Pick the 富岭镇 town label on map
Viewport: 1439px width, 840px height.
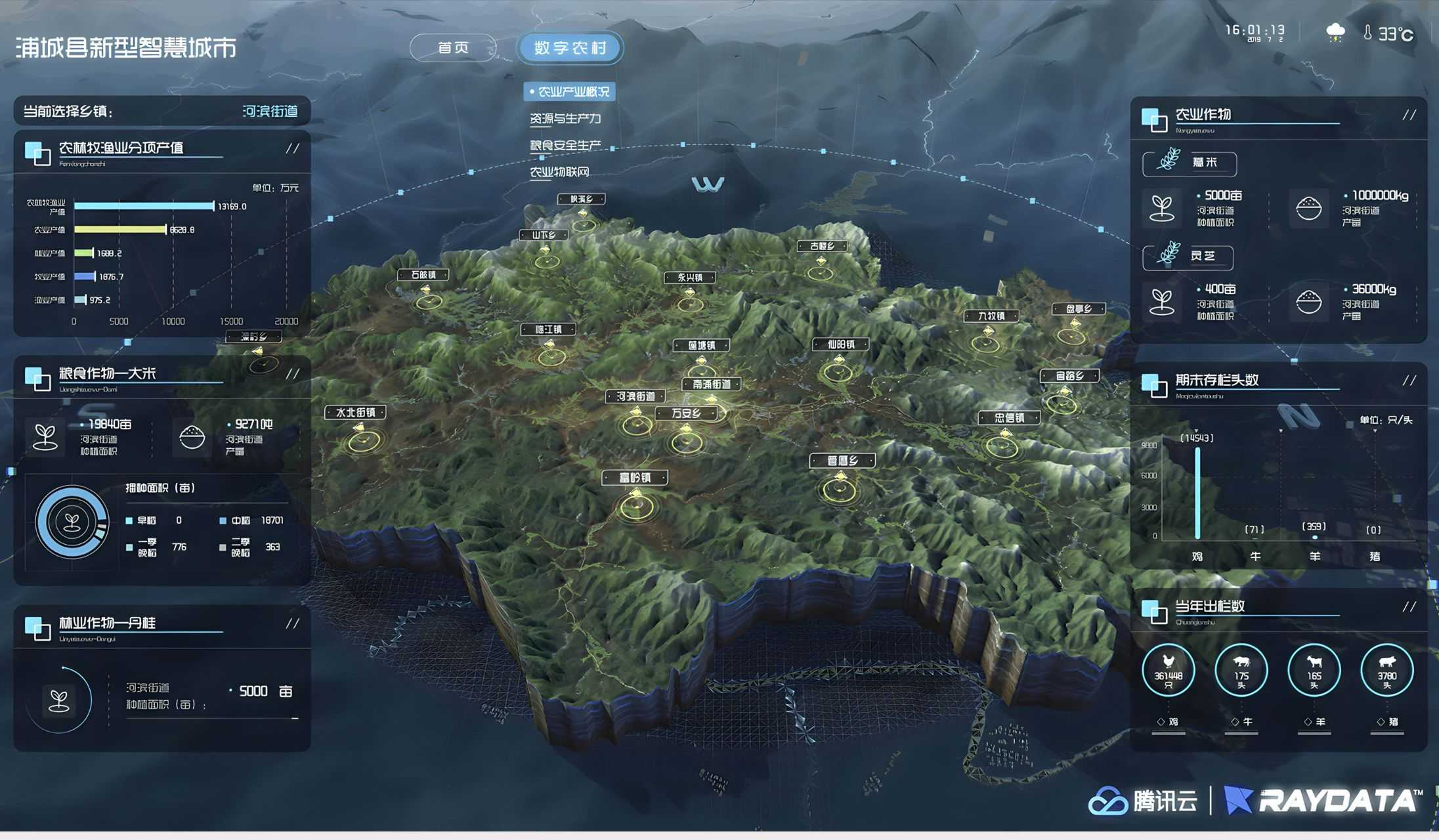(635, 478)
